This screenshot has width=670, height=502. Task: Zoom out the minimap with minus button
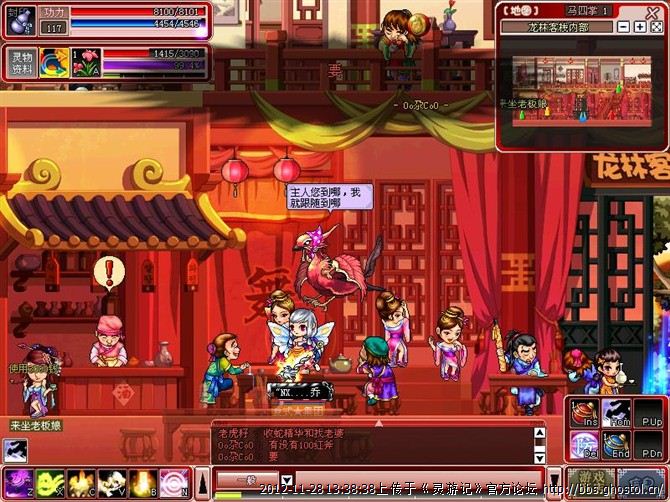[625, 27]
